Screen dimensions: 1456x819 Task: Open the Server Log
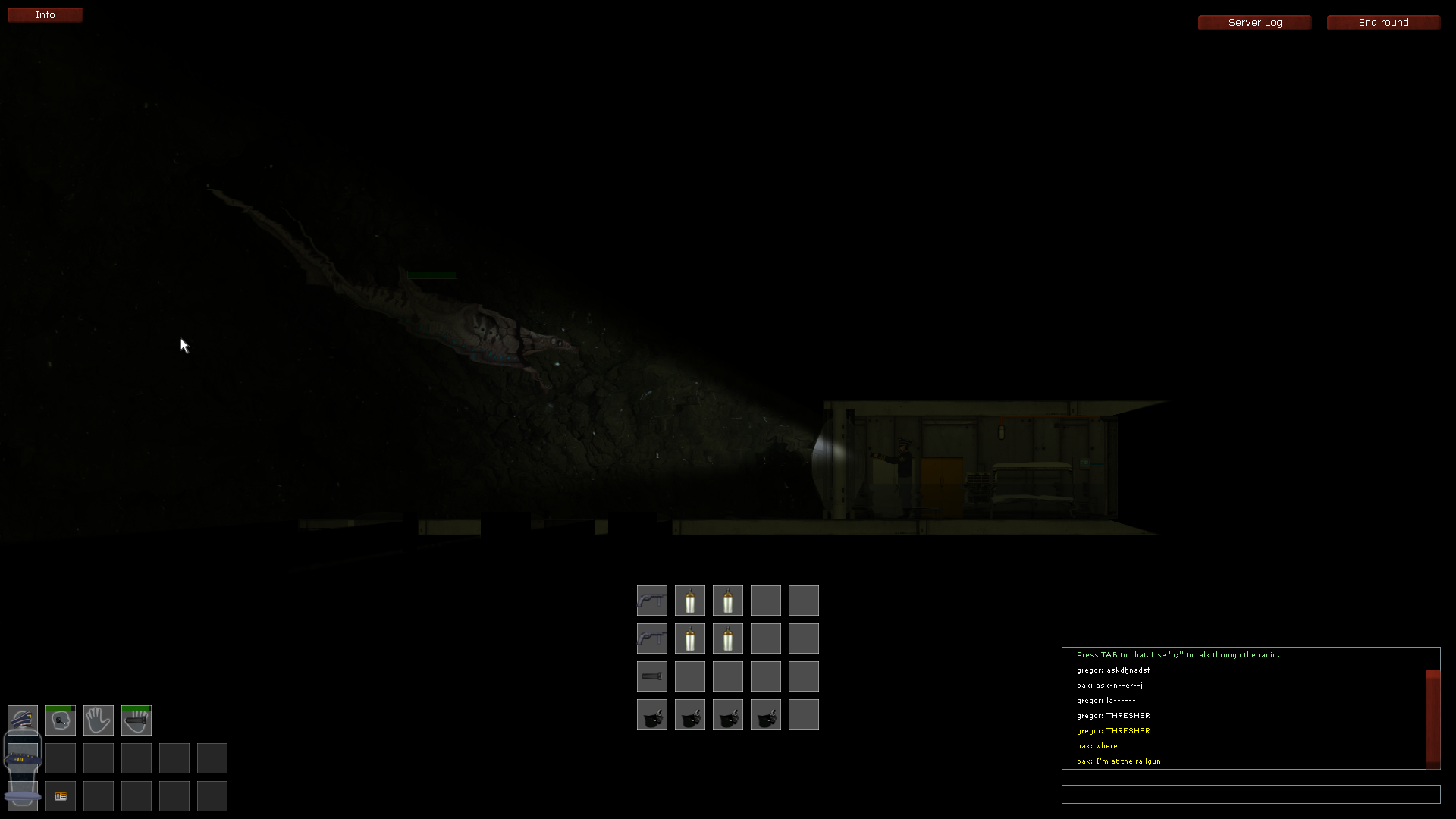(x=1254, y=22)
